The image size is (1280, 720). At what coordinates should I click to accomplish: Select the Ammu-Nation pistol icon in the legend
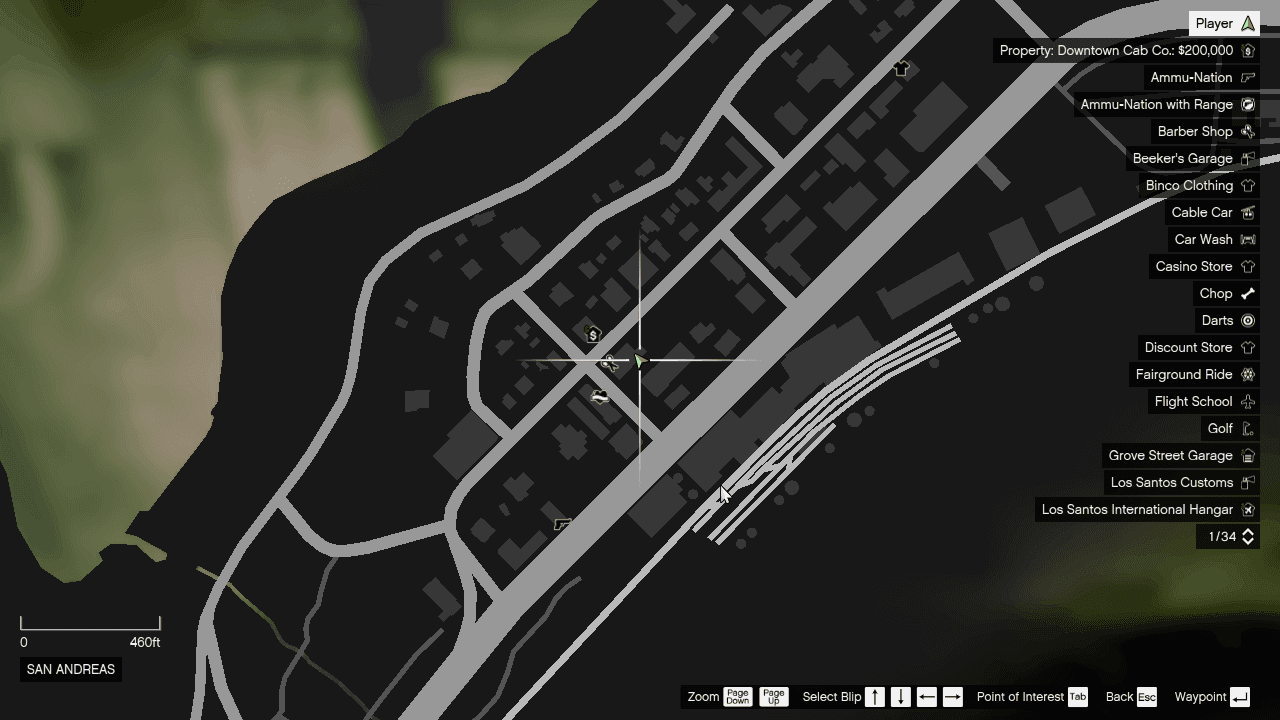[1247, 77]
